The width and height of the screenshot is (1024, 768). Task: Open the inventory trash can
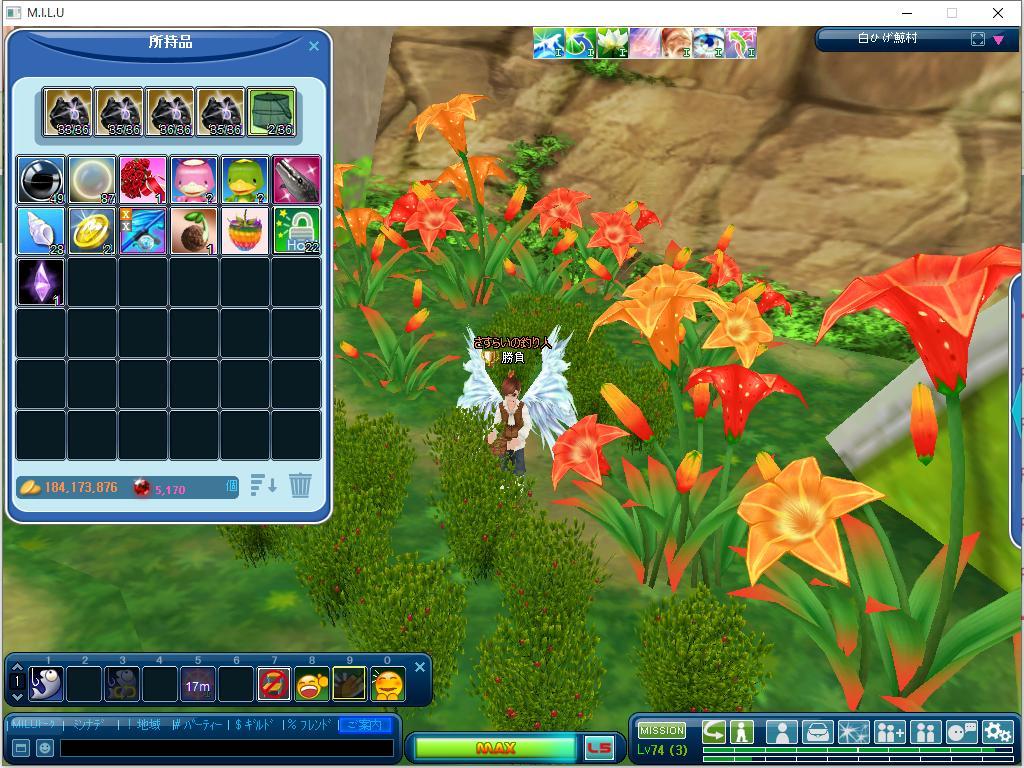tap(300, 486)
